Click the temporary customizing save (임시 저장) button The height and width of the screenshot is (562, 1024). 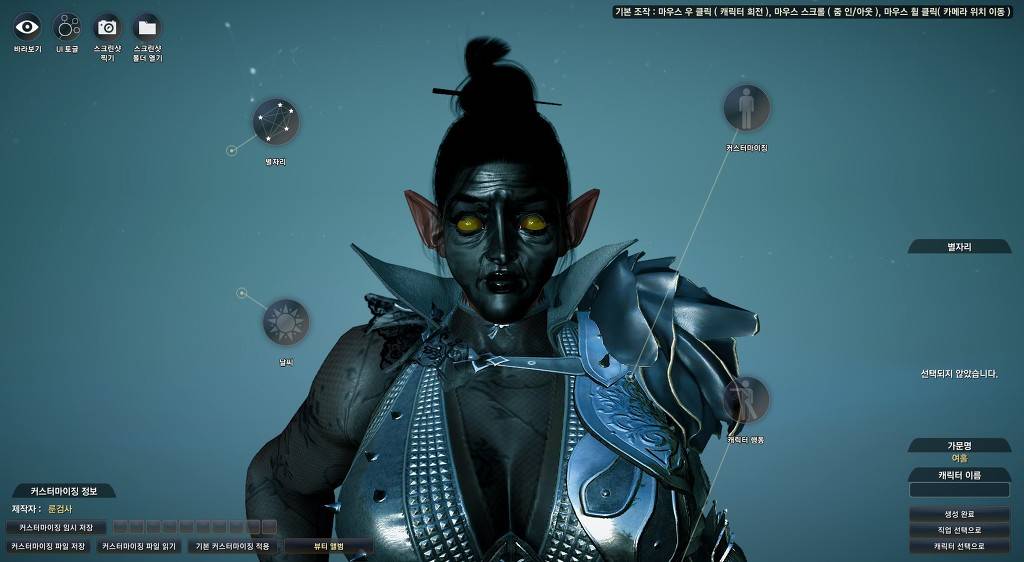coord(56,527)
